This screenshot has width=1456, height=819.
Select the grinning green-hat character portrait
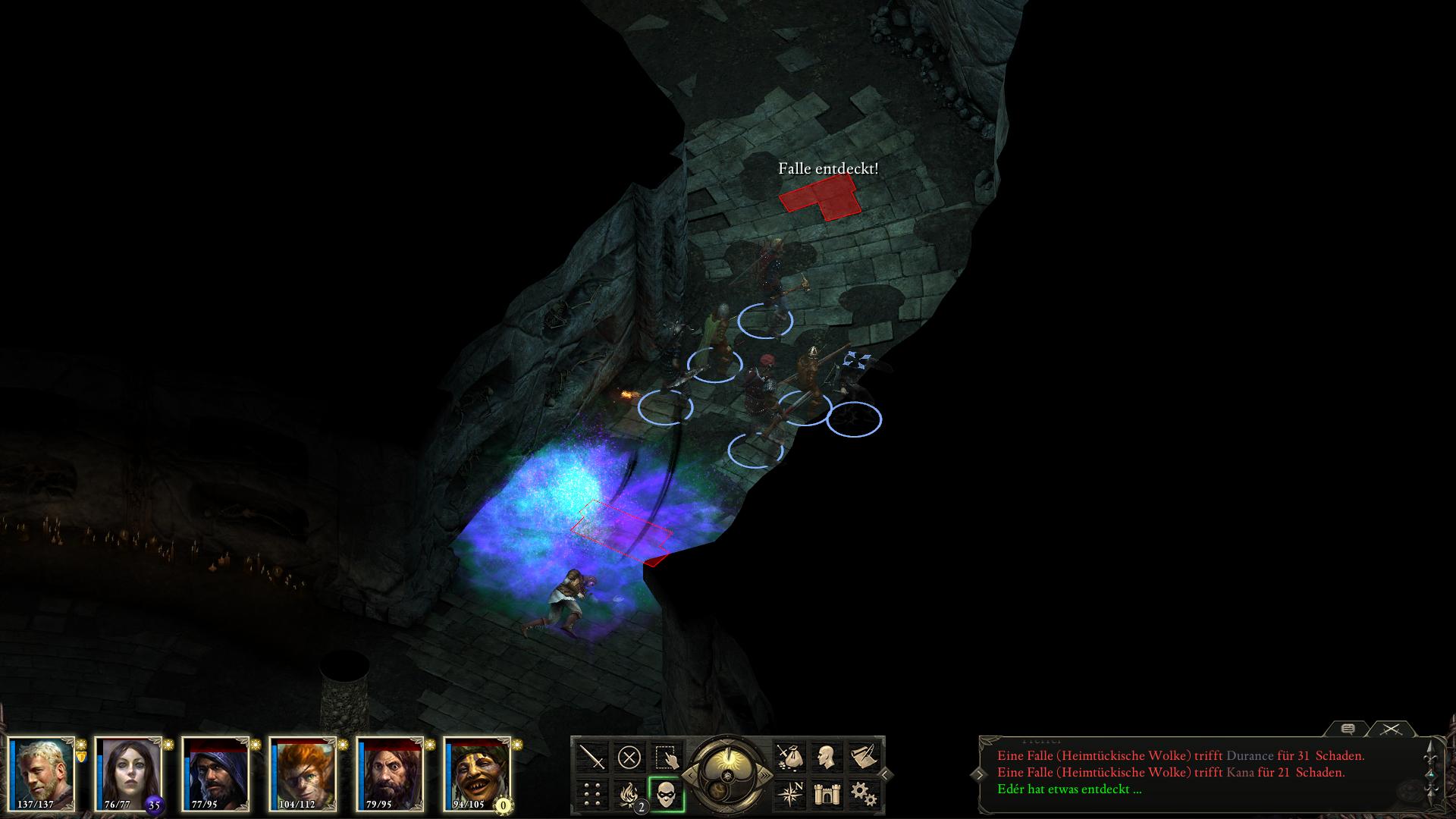[x=479, y=773]
